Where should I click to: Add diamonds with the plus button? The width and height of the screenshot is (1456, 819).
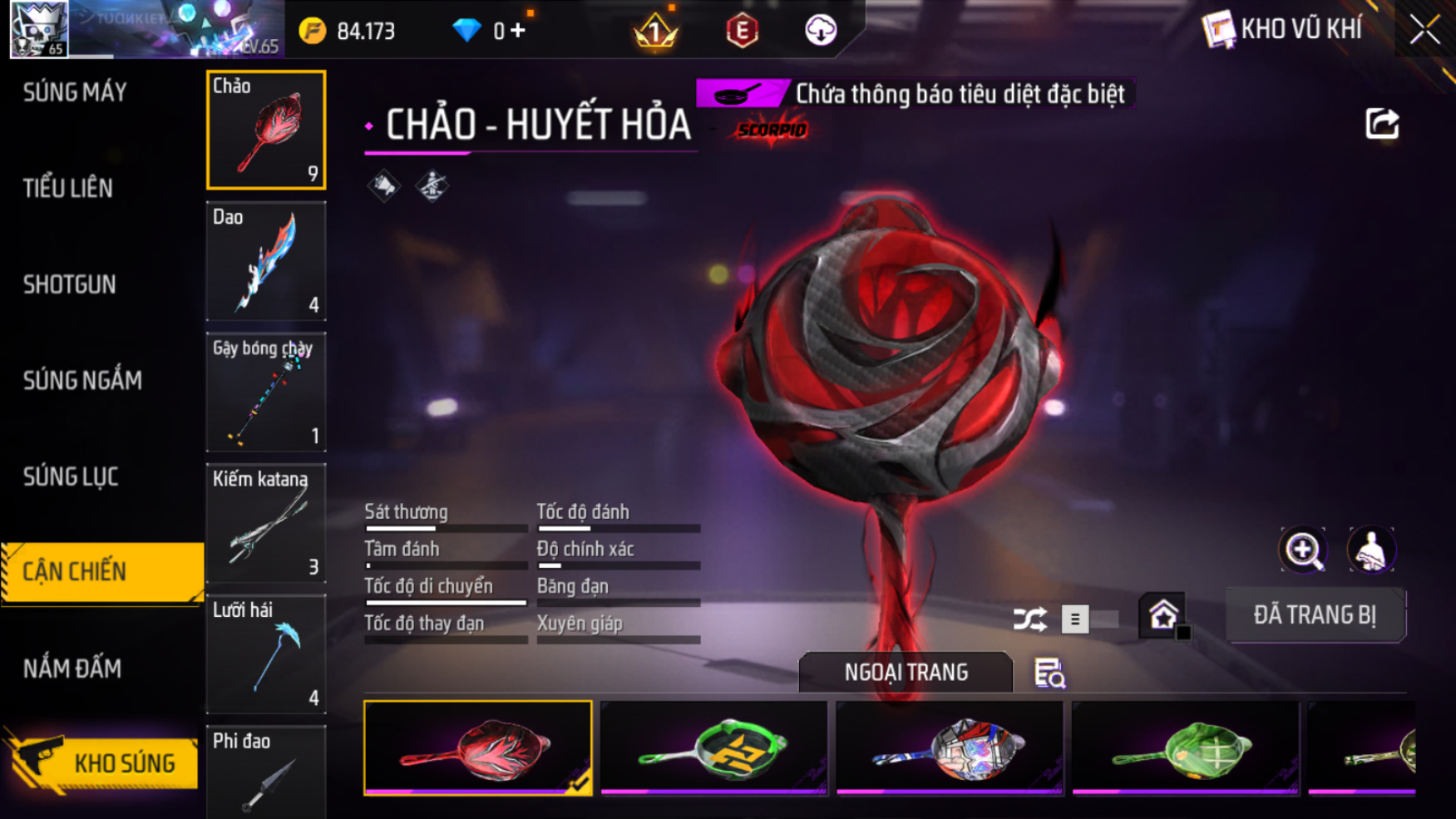pyautogui.click(x=518, y=31)
